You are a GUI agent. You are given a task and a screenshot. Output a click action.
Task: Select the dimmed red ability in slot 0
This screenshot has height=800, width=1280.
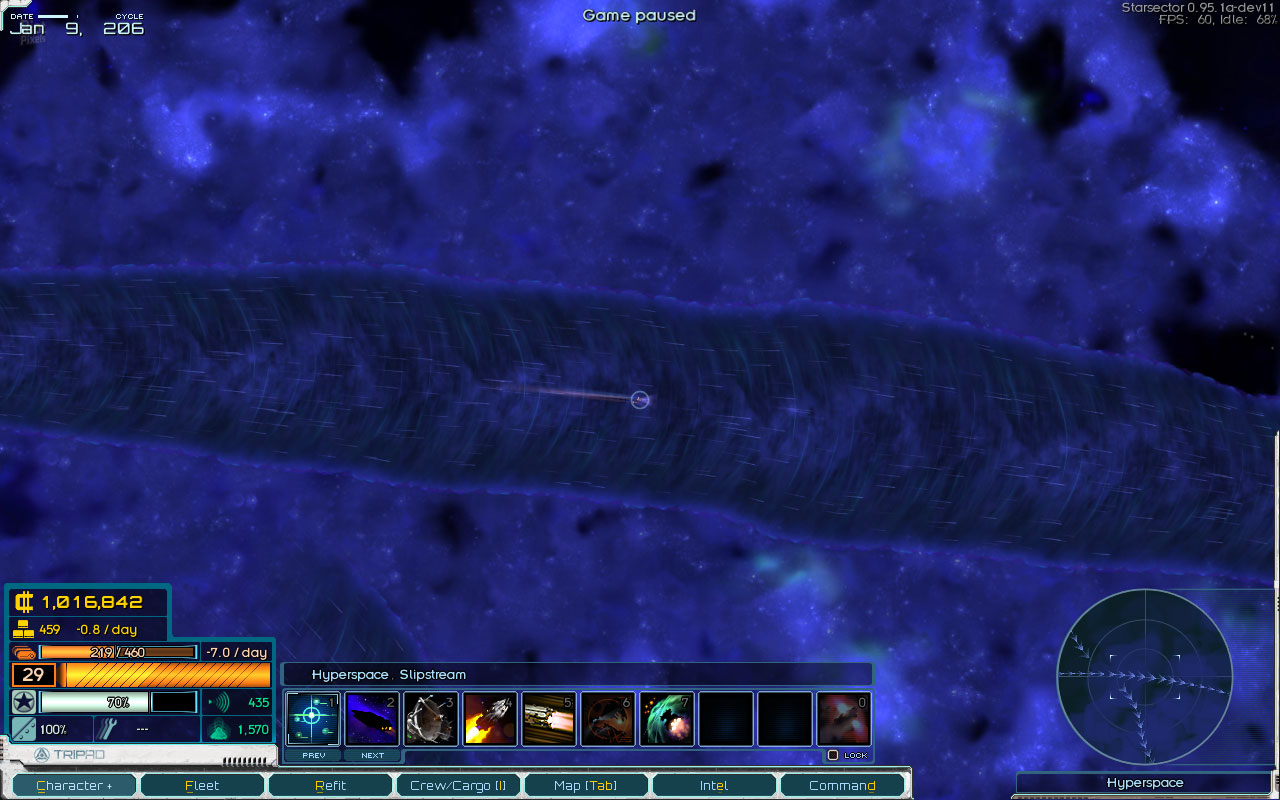click(x=844, y=718)
